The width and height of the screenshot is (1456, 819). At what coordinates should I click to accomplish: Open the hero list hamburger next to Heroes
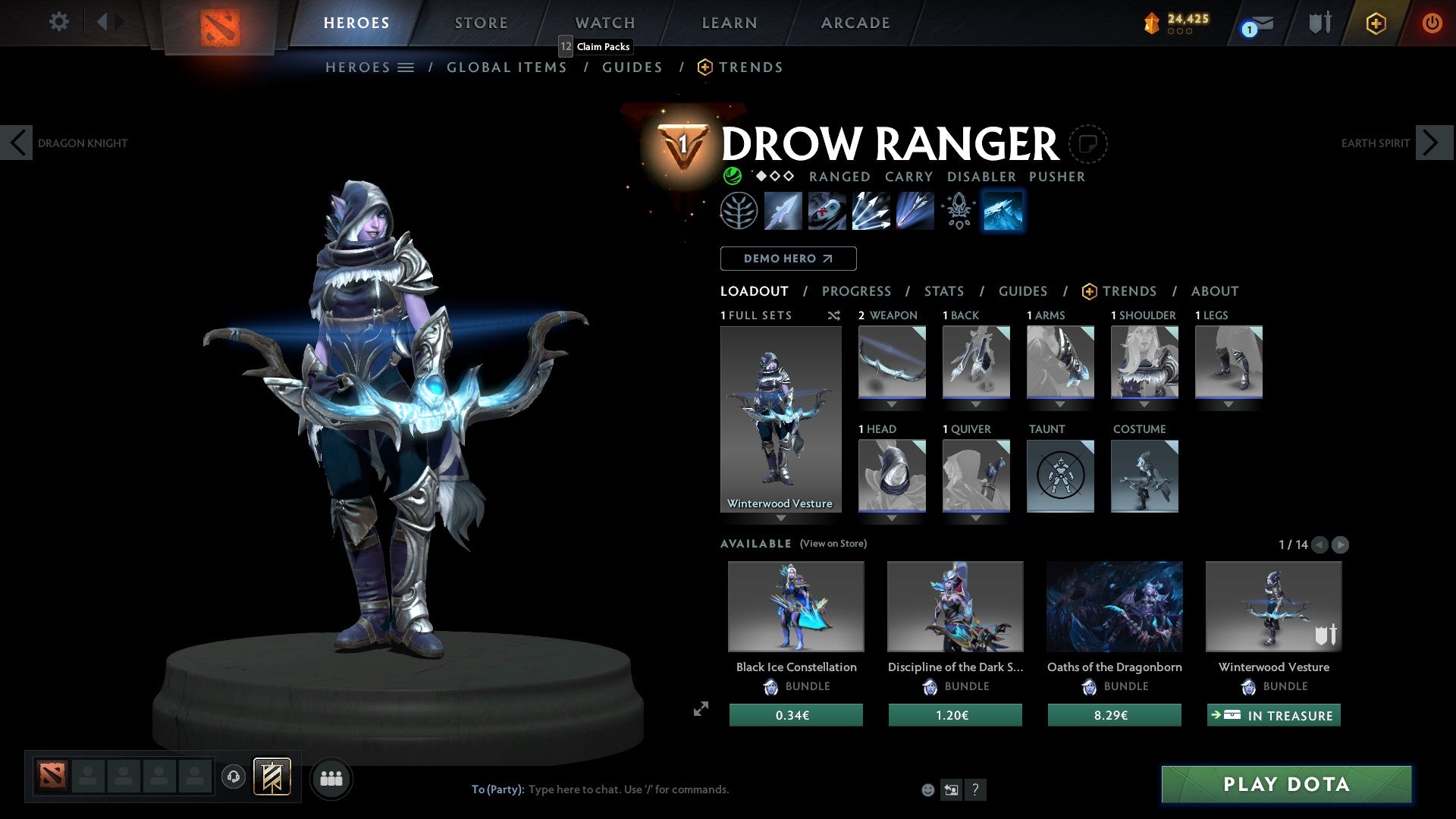click(x=406, y=67)
